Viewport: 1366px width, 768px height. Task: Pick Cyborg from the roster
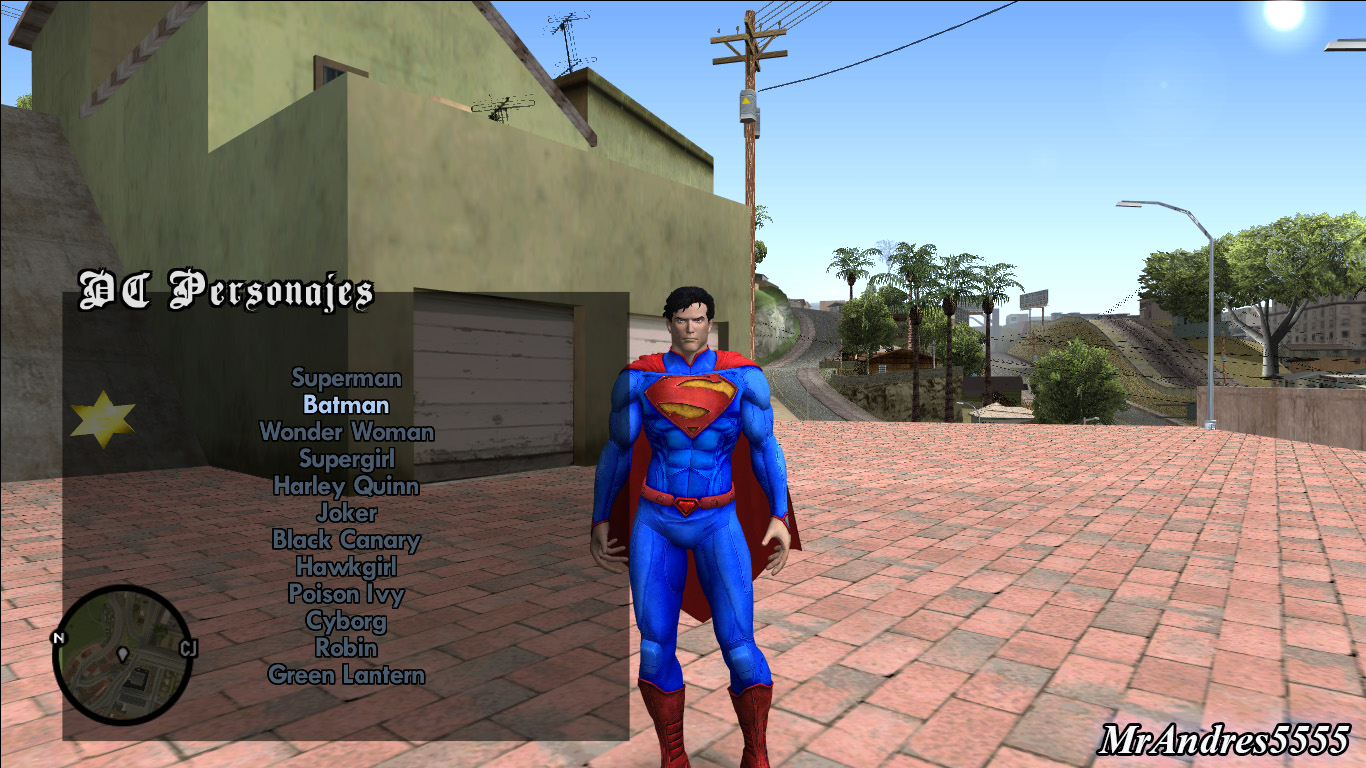346,622
